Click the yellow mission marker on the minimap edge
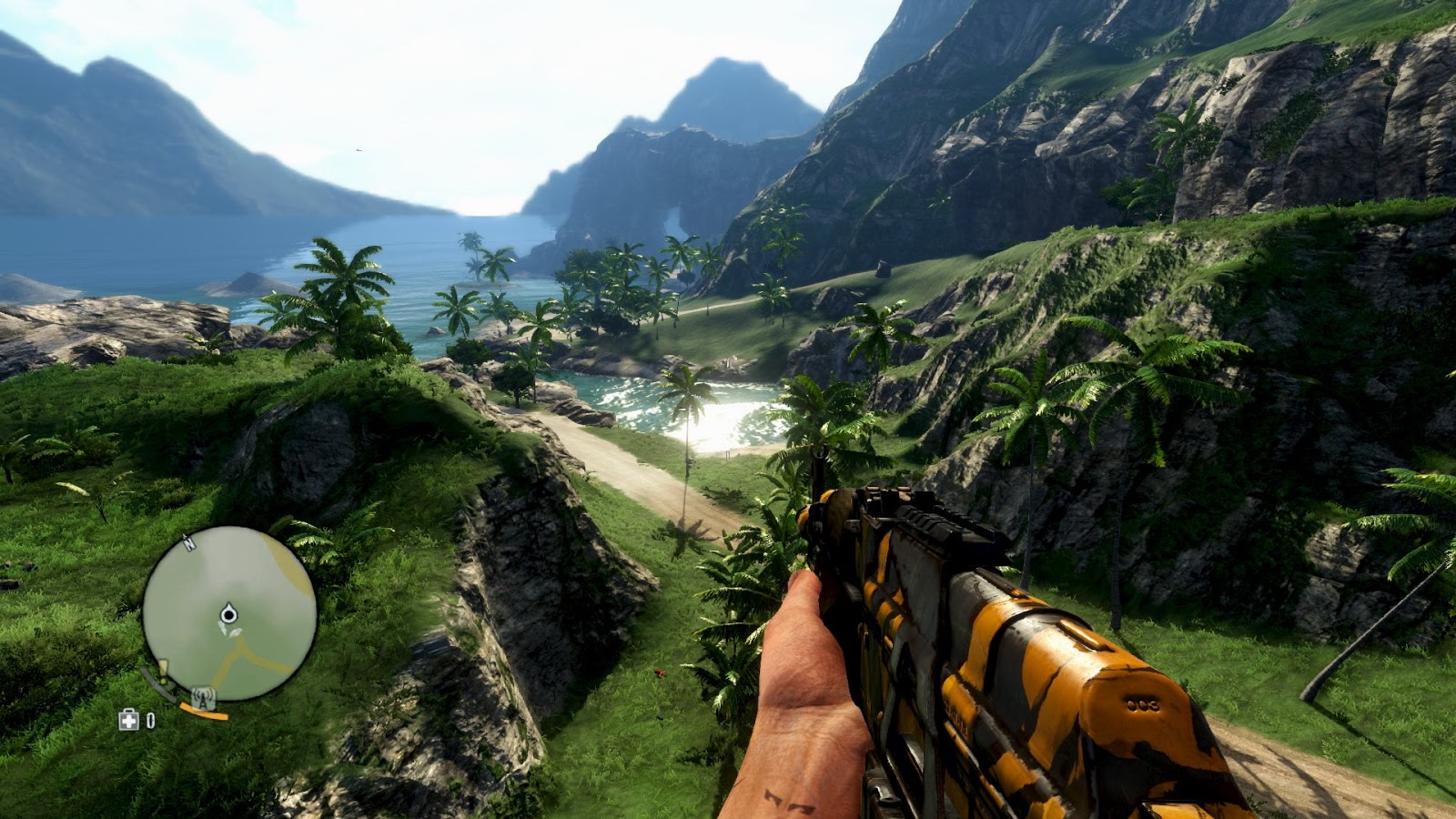 [163, 669]
